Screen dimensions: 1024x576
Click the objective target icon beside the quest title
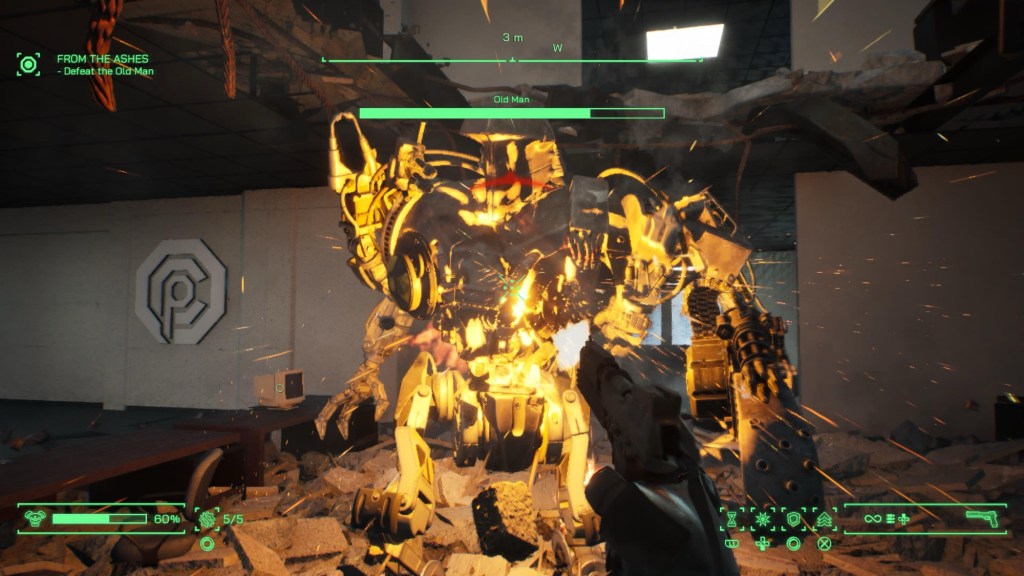tap(28, 65)
